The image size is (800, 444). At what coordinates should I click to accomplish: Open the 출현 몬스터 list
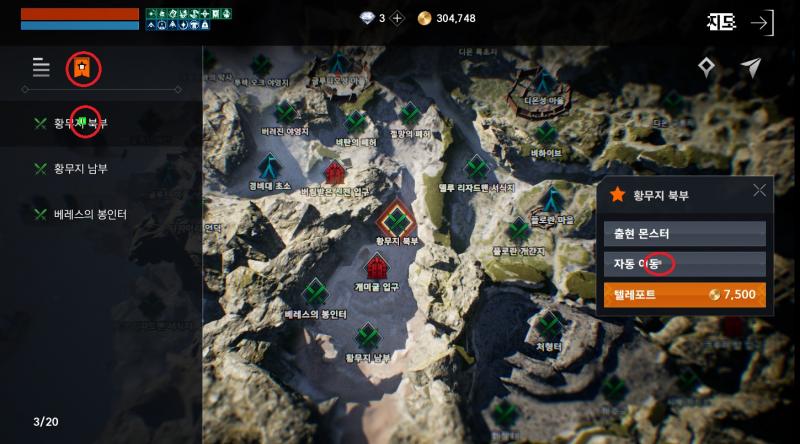click(685, 234)
